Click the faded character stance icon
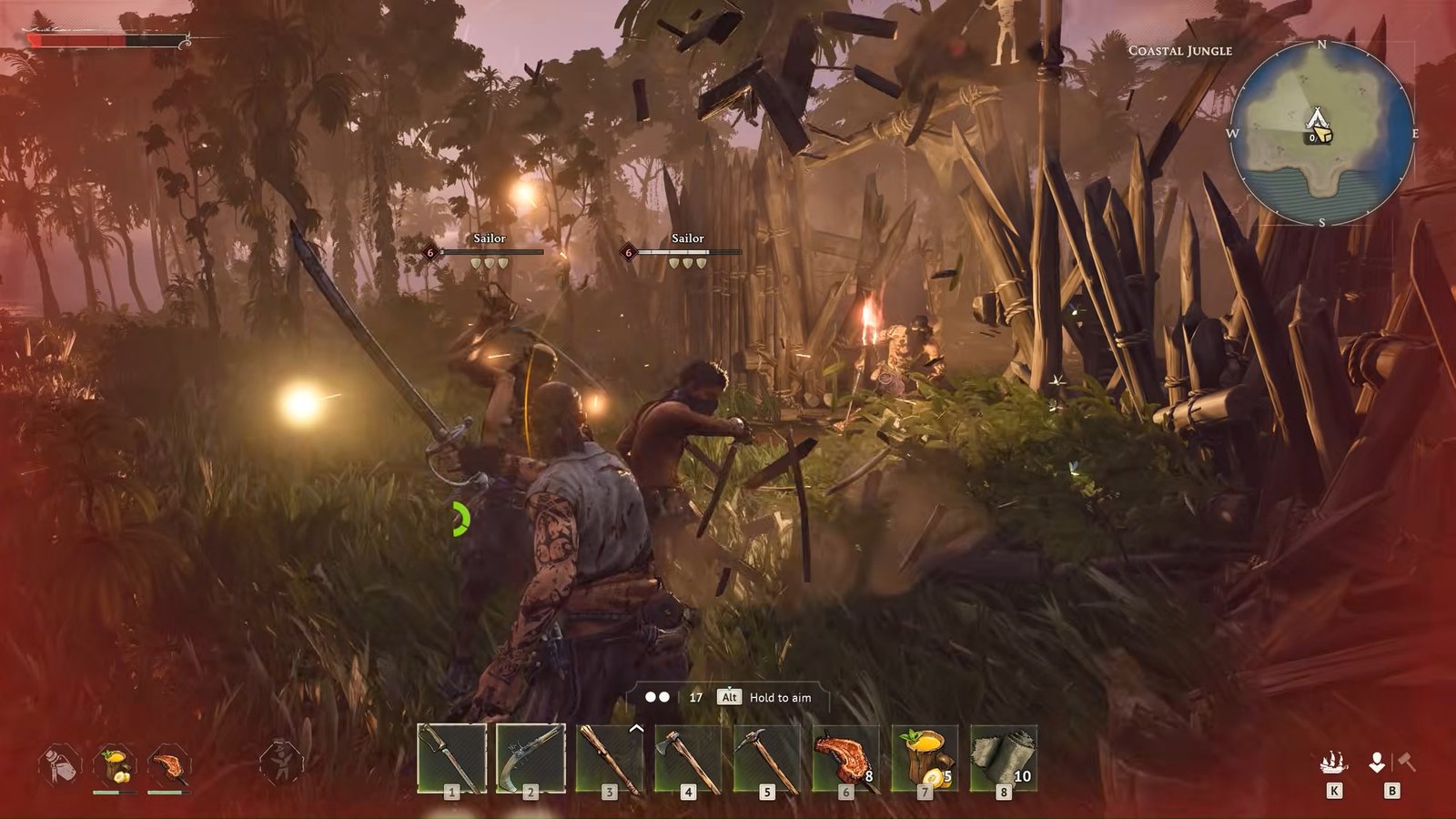 point(281,763)
